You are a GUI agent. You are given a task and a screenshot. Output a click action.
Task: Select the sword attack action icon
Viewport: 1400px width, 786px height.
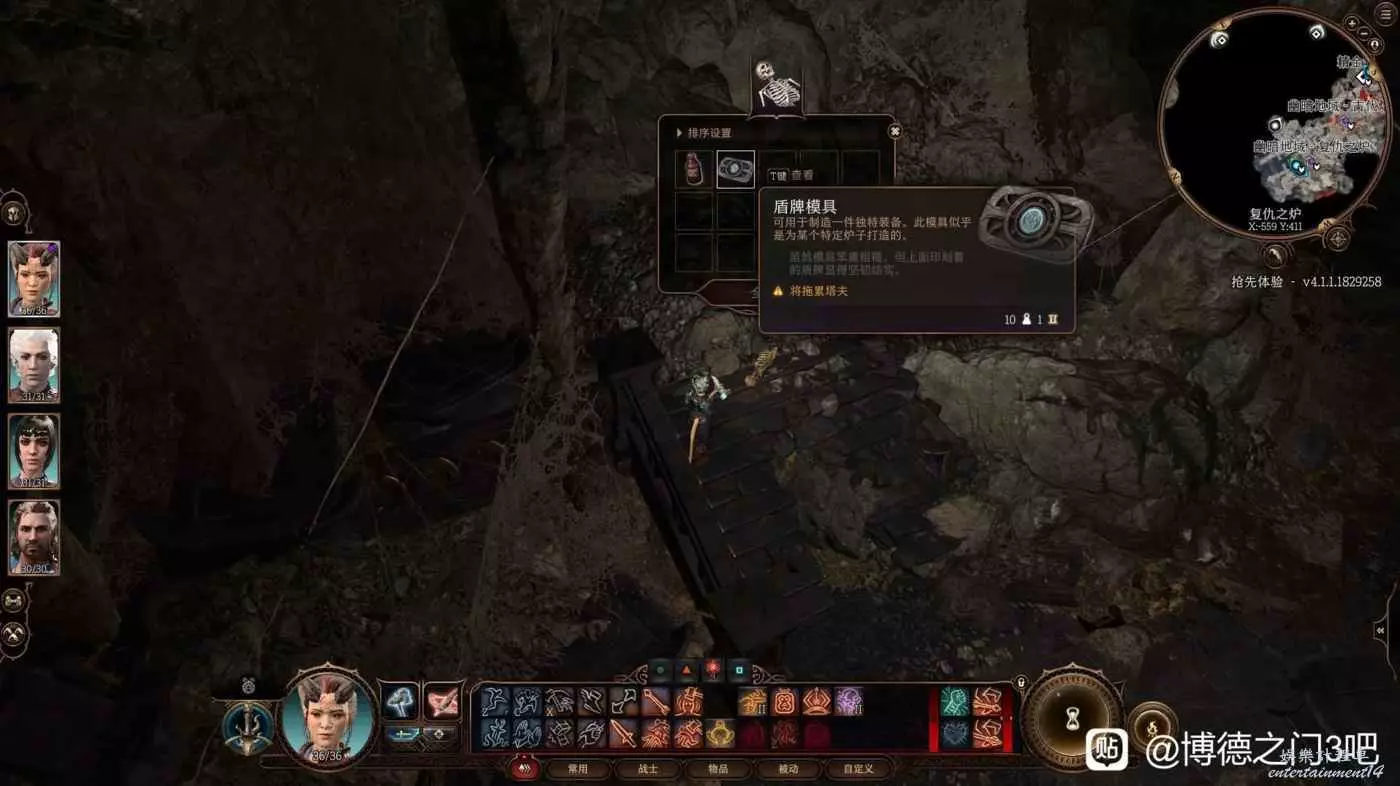(x=624, y=734)
